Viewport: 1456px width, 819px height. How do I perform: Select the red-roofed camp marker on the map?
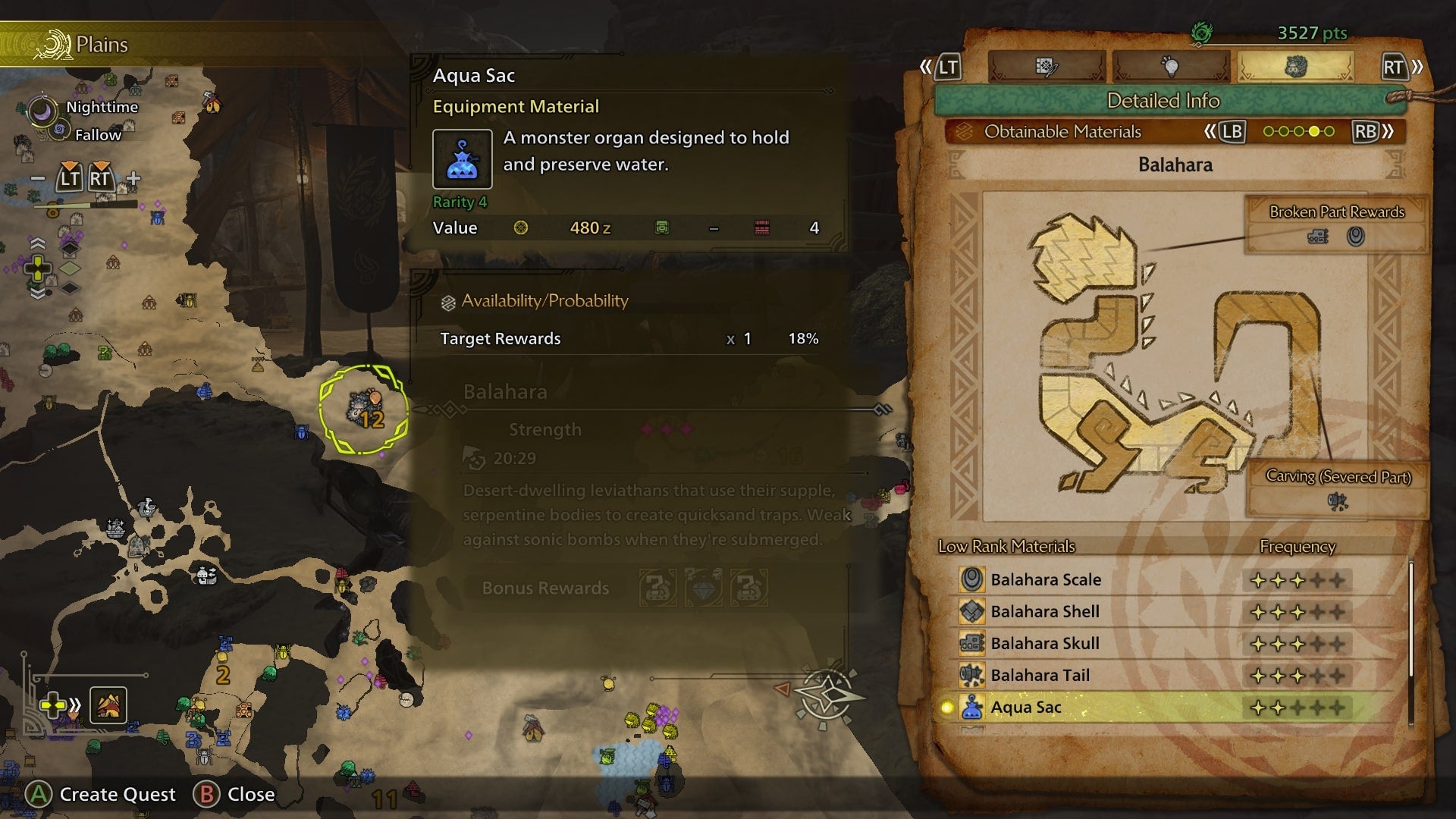tap(212, 102)
